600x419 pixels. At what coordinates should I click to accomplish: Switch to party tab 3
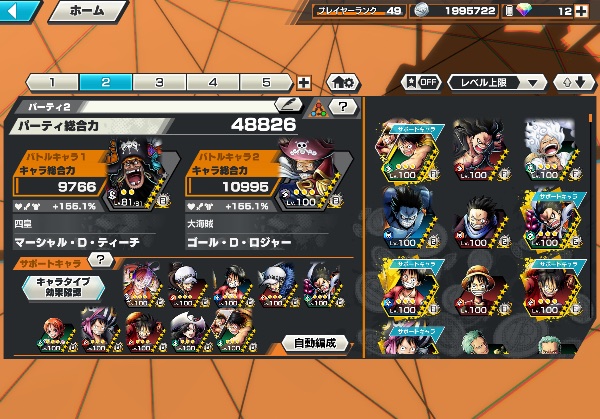point(159,82)
